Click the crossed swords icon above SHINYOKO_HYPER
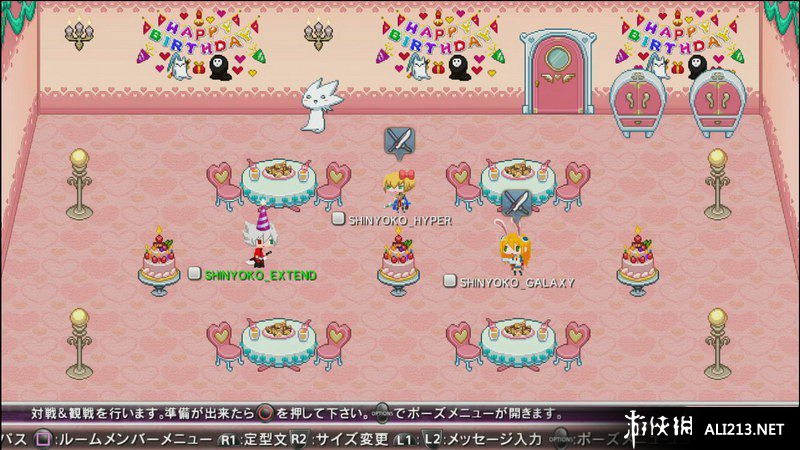Screen dimensions: 800x450 pyautogui.click(x=399, y=143)
